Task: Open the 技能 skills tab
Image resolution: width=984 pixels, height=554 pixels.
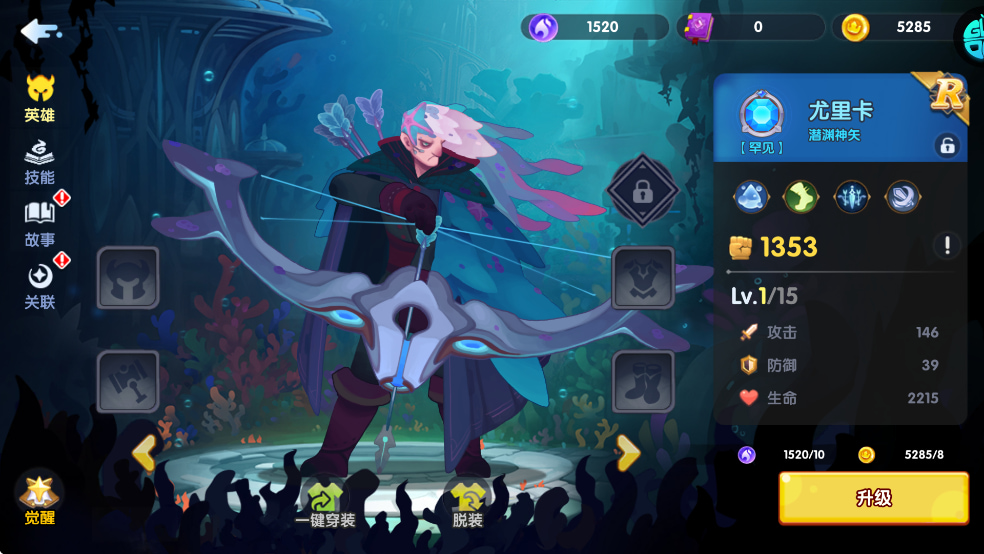Action: pos(40,162)
